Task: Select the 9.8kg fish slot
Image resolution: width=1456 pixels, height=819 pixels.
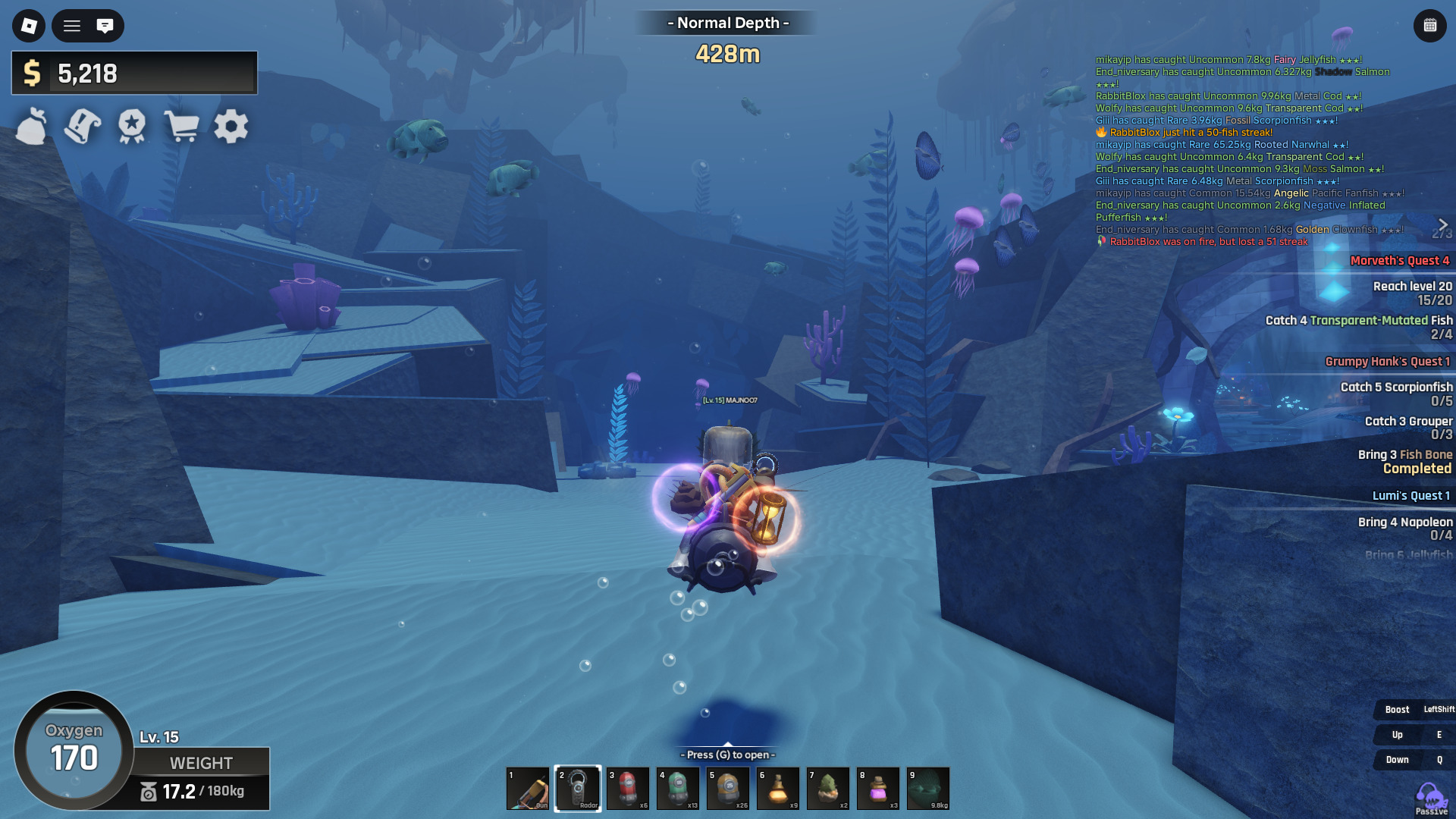Action: click(x=928, y=789)
